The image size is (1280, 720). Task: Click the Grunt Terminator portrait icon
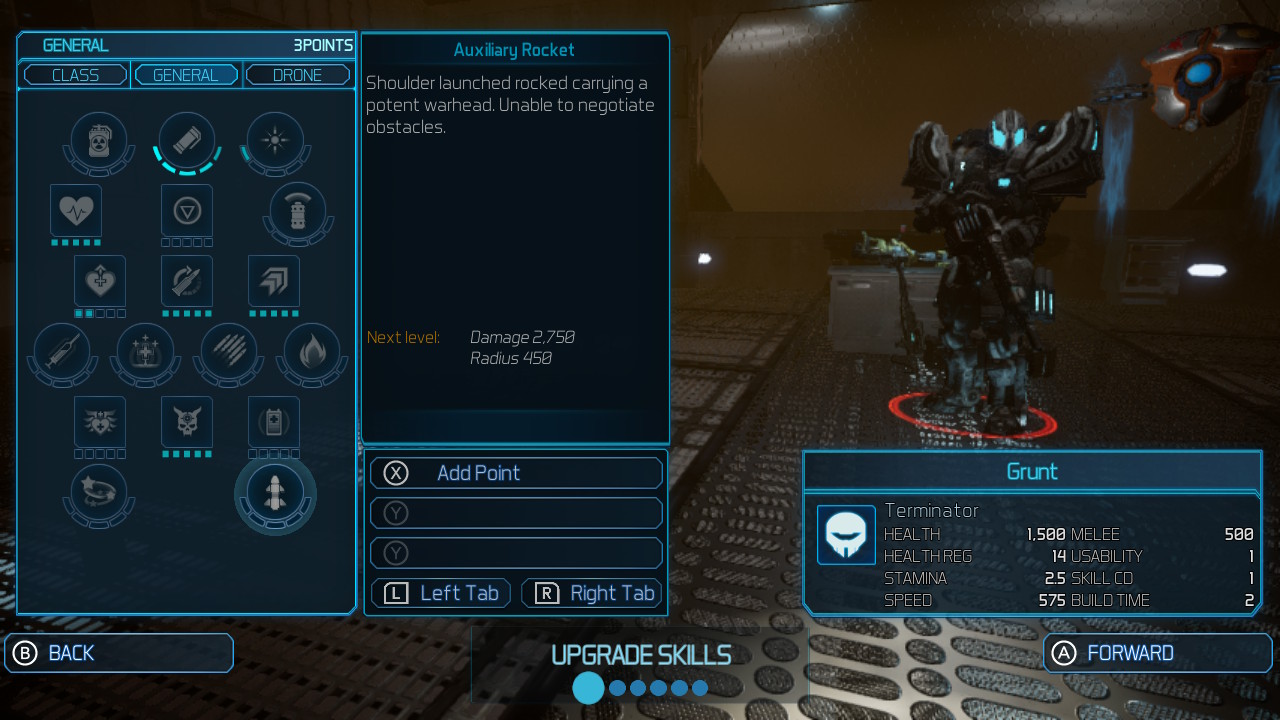pos(845,536)
